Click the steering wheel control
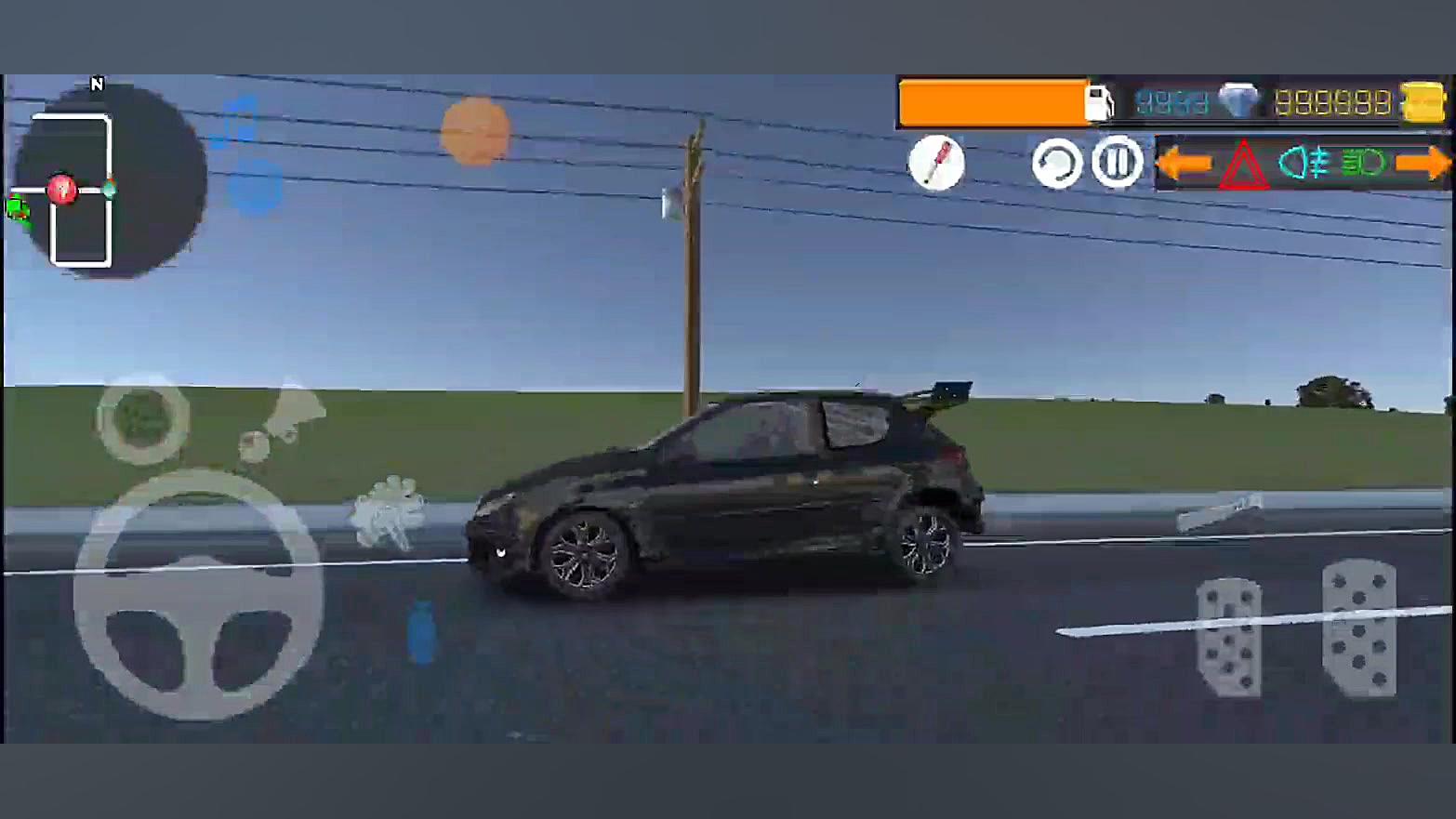Viewport: 1456px width, 819px height. 198,595
